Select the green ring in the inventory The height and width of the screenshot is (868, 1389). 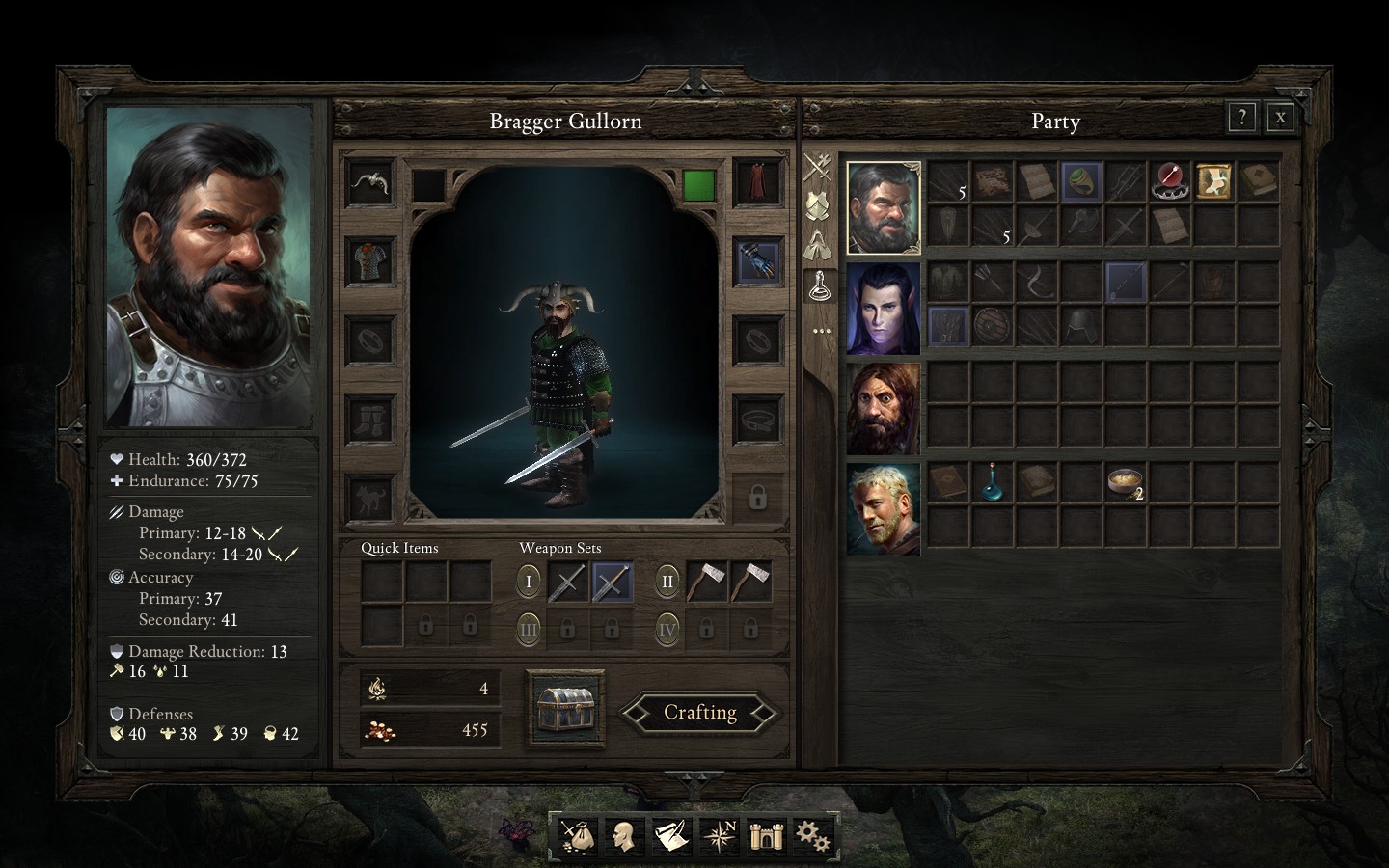click(x=1080, y=180)
